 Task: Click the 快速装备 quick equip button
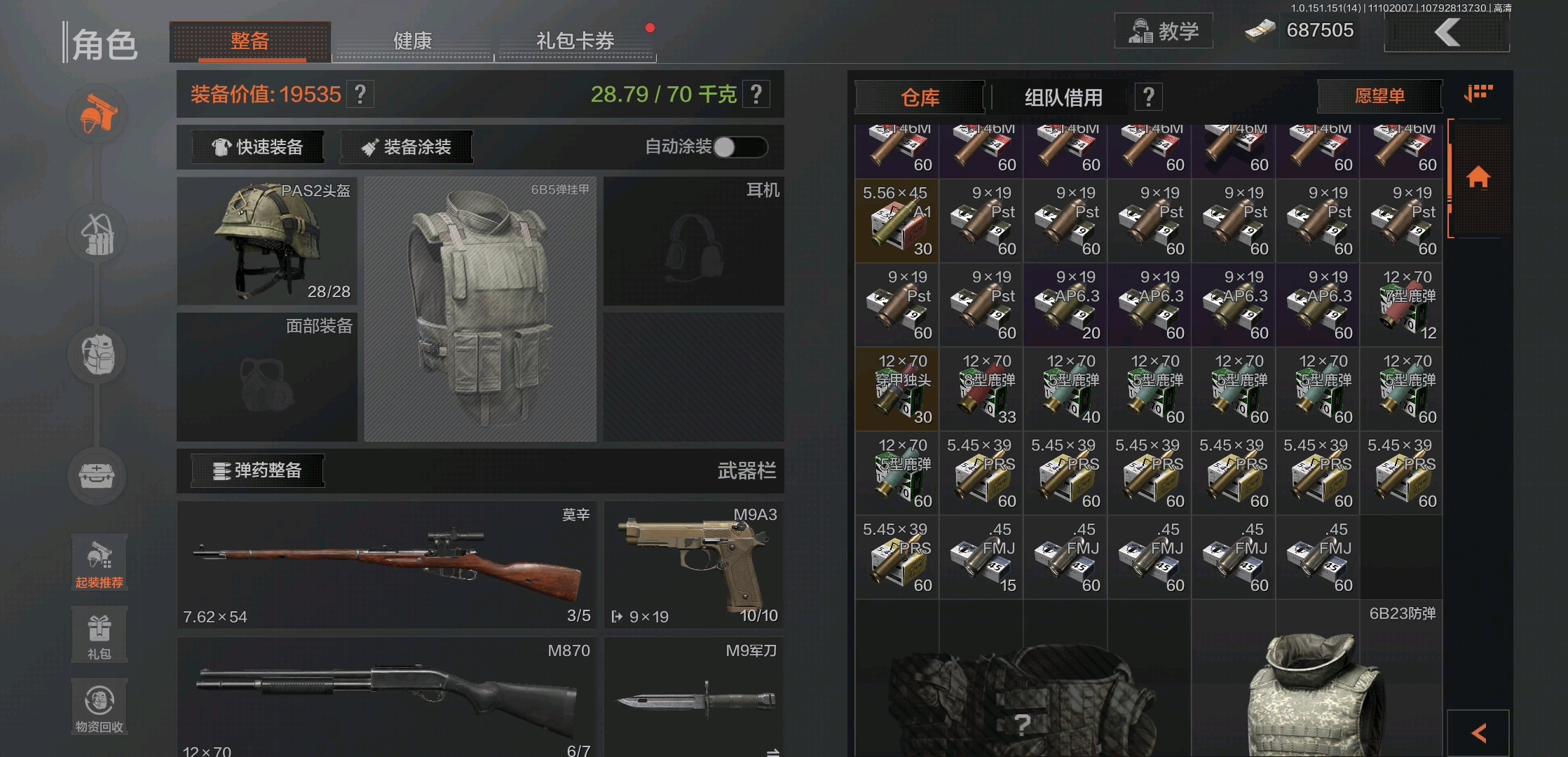(x=257, y=146)
